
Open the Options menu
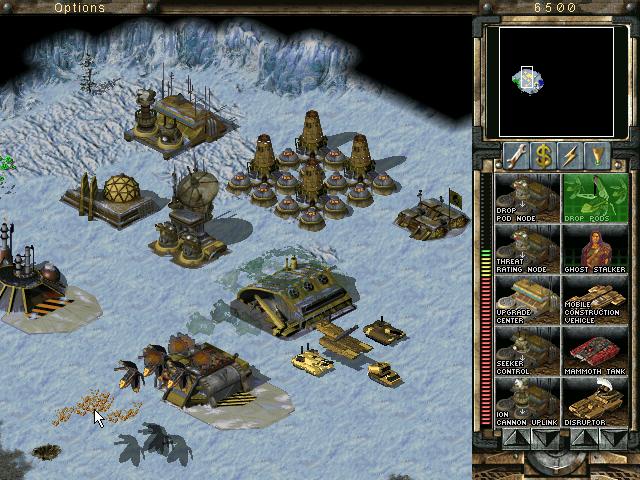[80, 8]
